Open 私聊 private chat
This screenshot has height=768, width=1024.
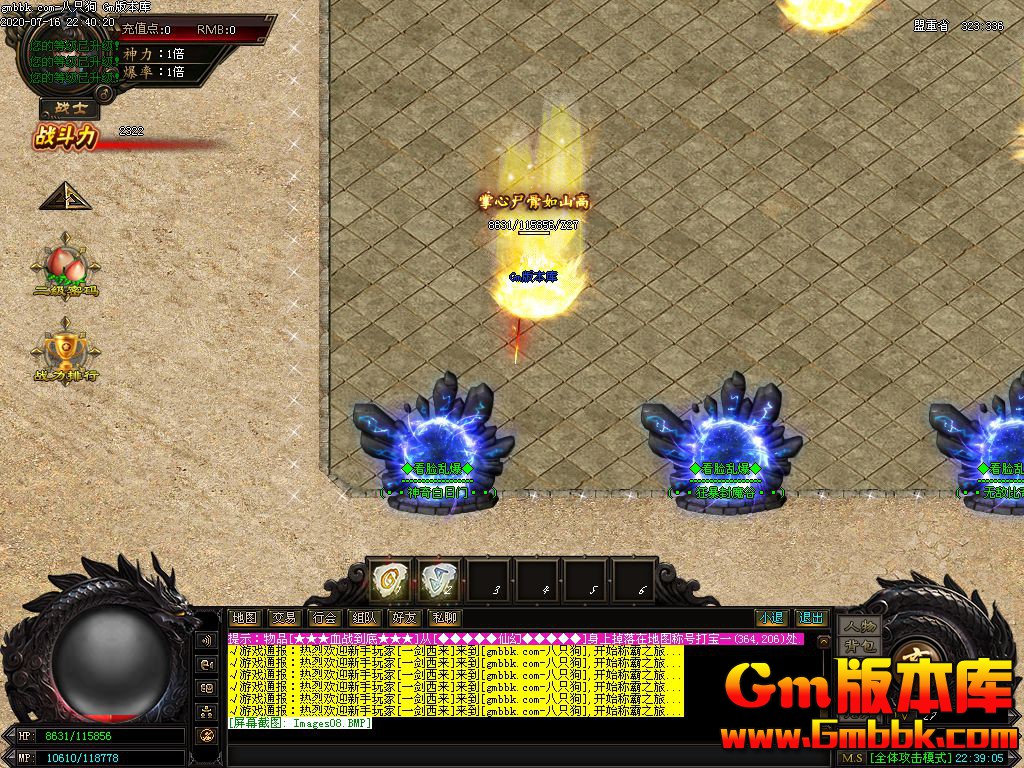point(444,618)
